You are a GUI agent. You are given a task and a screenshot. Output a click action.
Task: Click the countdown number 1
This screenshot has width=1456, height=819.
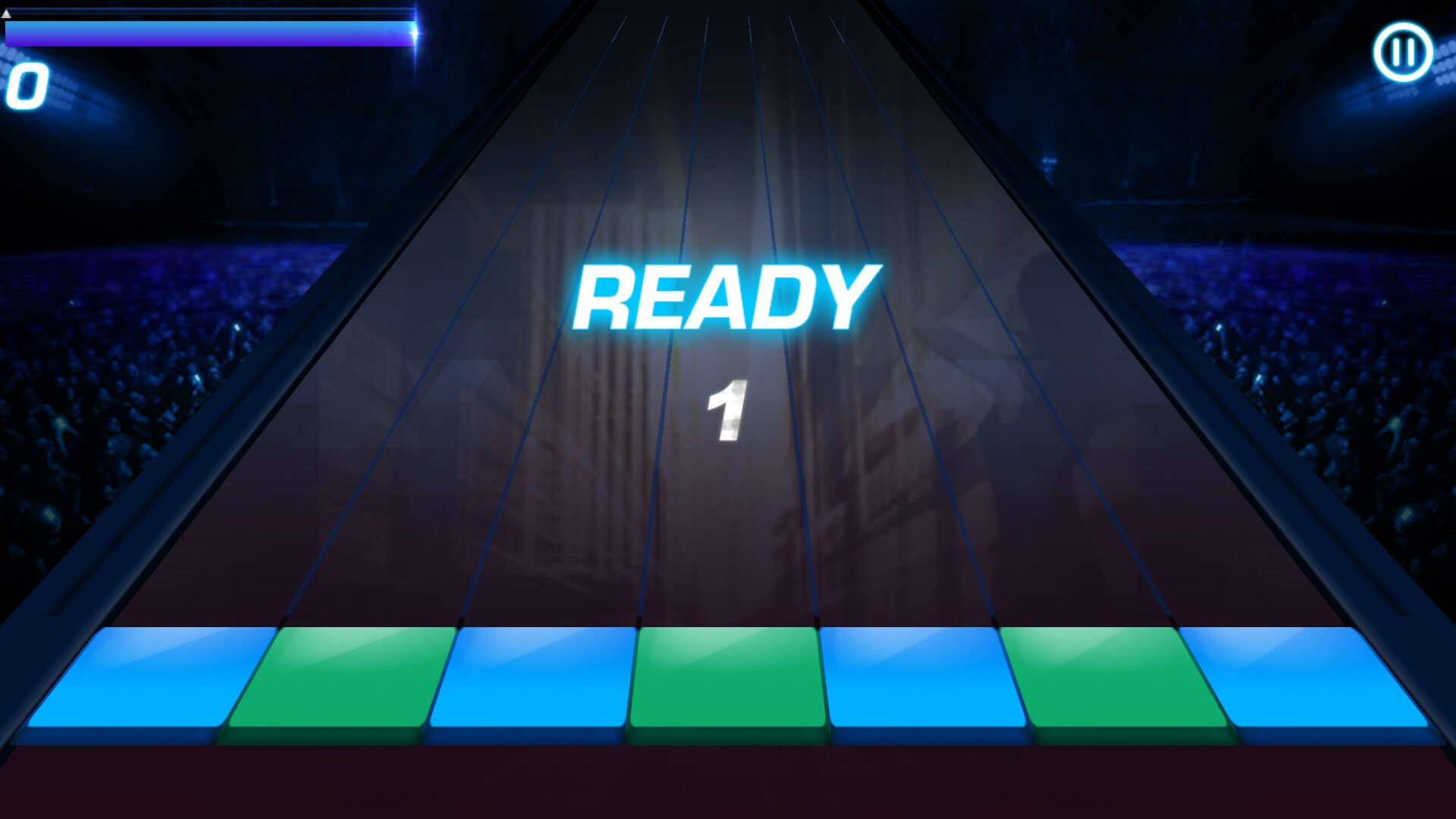(x=726, y=409)
